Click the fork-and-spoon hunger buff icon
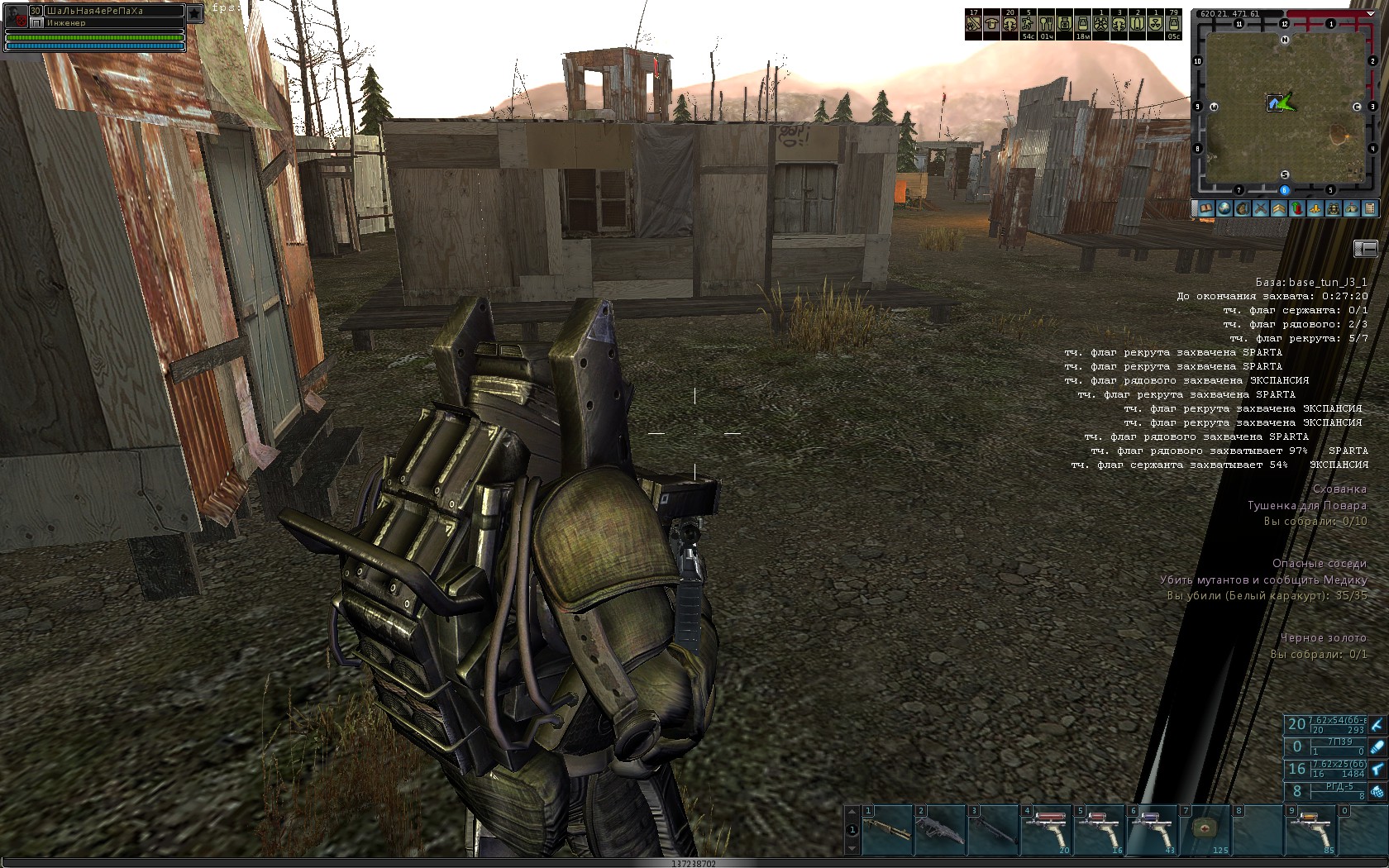This screenshot has height=868, width=1389. click(x=1047, y=23)
